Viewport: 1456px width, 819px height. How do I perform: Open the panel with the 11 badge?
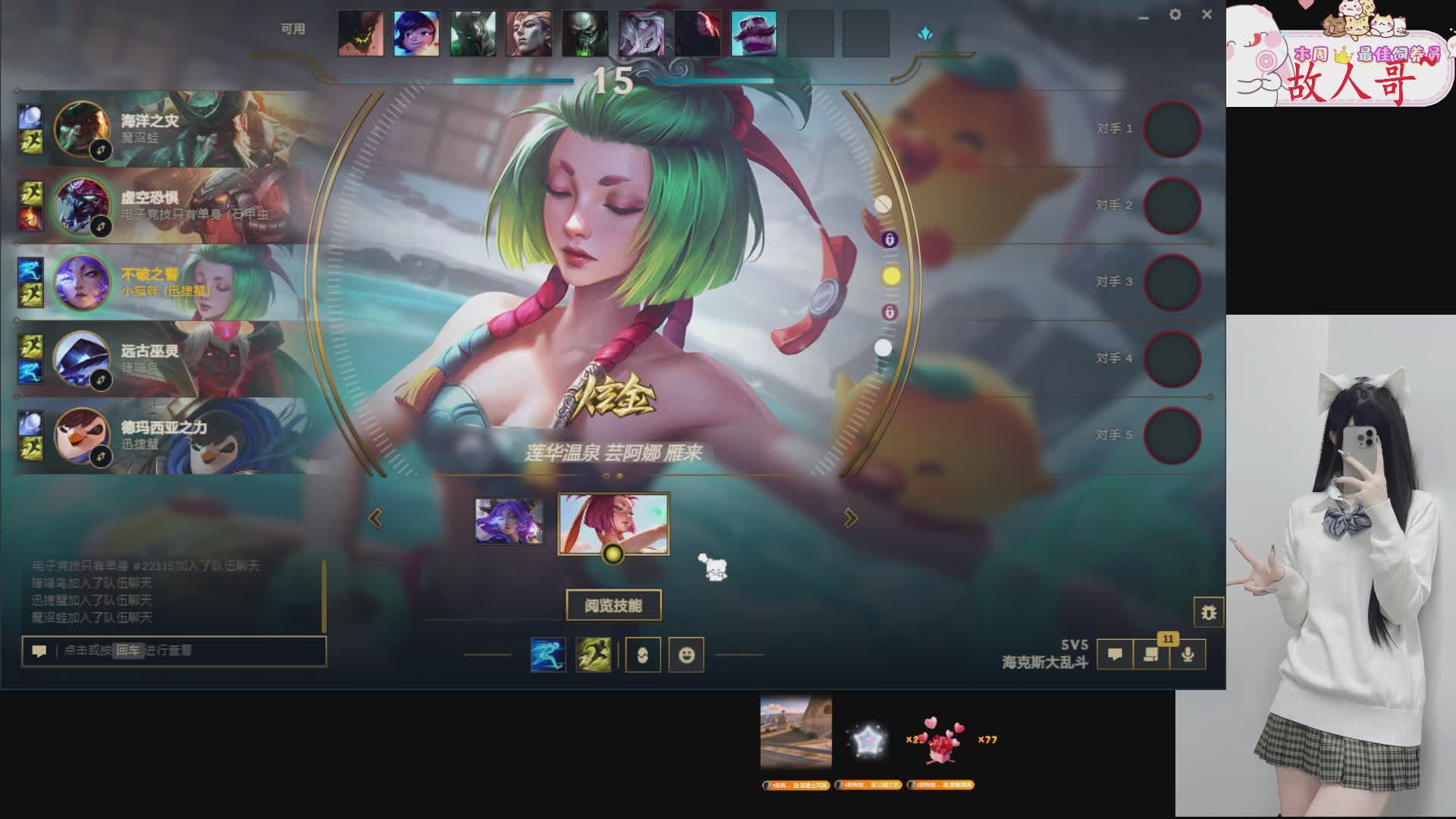[1151, 654]
